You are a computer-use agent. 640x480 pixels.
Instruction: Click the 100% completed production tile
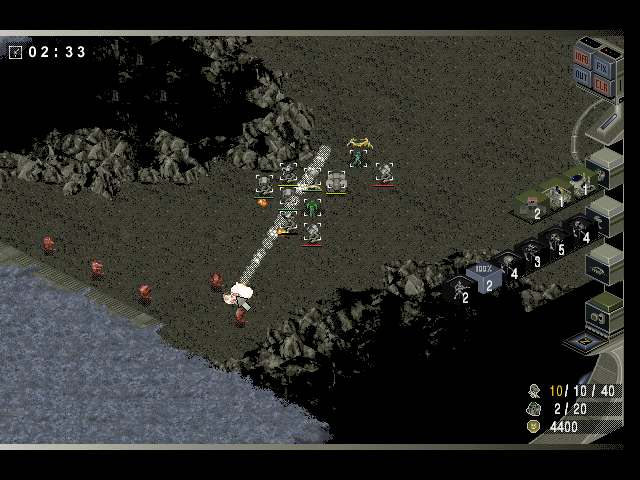[483, 274]
